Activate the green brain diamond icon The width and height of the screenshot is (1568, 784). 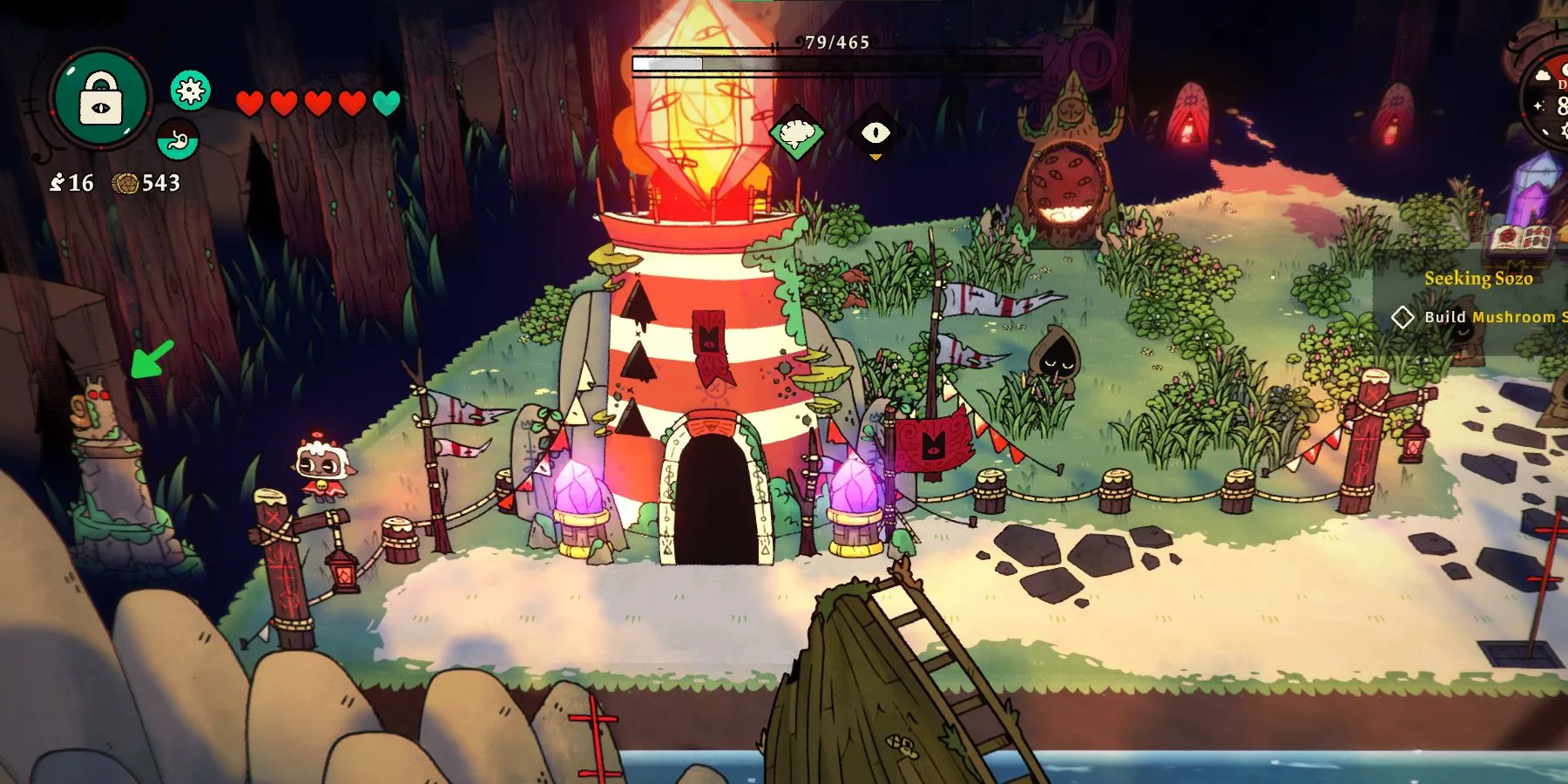[x=797, y=133]
